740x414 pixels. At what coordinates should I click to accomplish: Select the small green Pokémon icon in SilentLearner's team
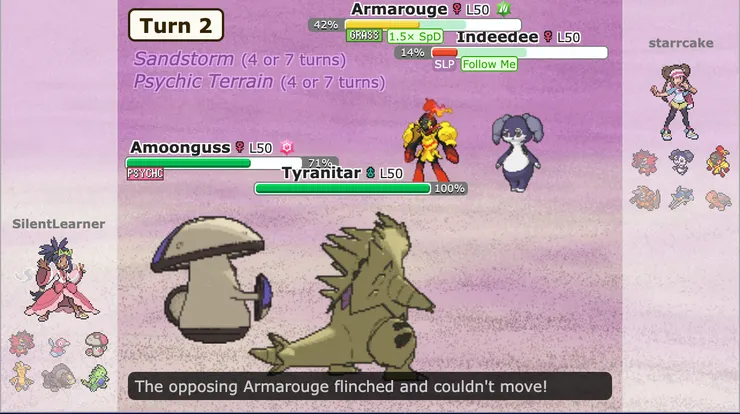95,377
